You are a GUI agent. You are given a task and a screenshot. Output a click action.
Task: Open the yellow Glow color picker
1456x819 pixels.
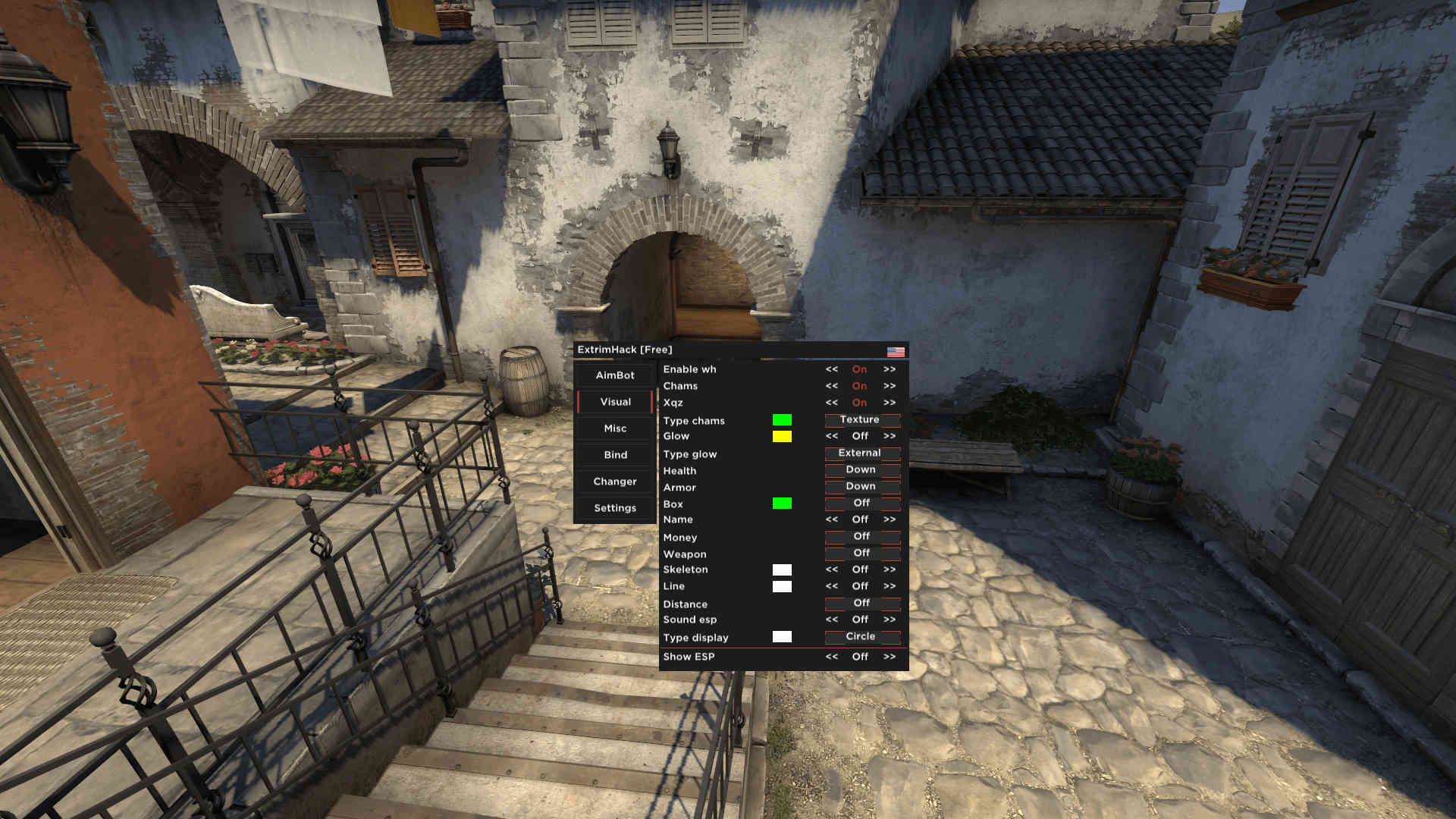click(x=782, y=436)
